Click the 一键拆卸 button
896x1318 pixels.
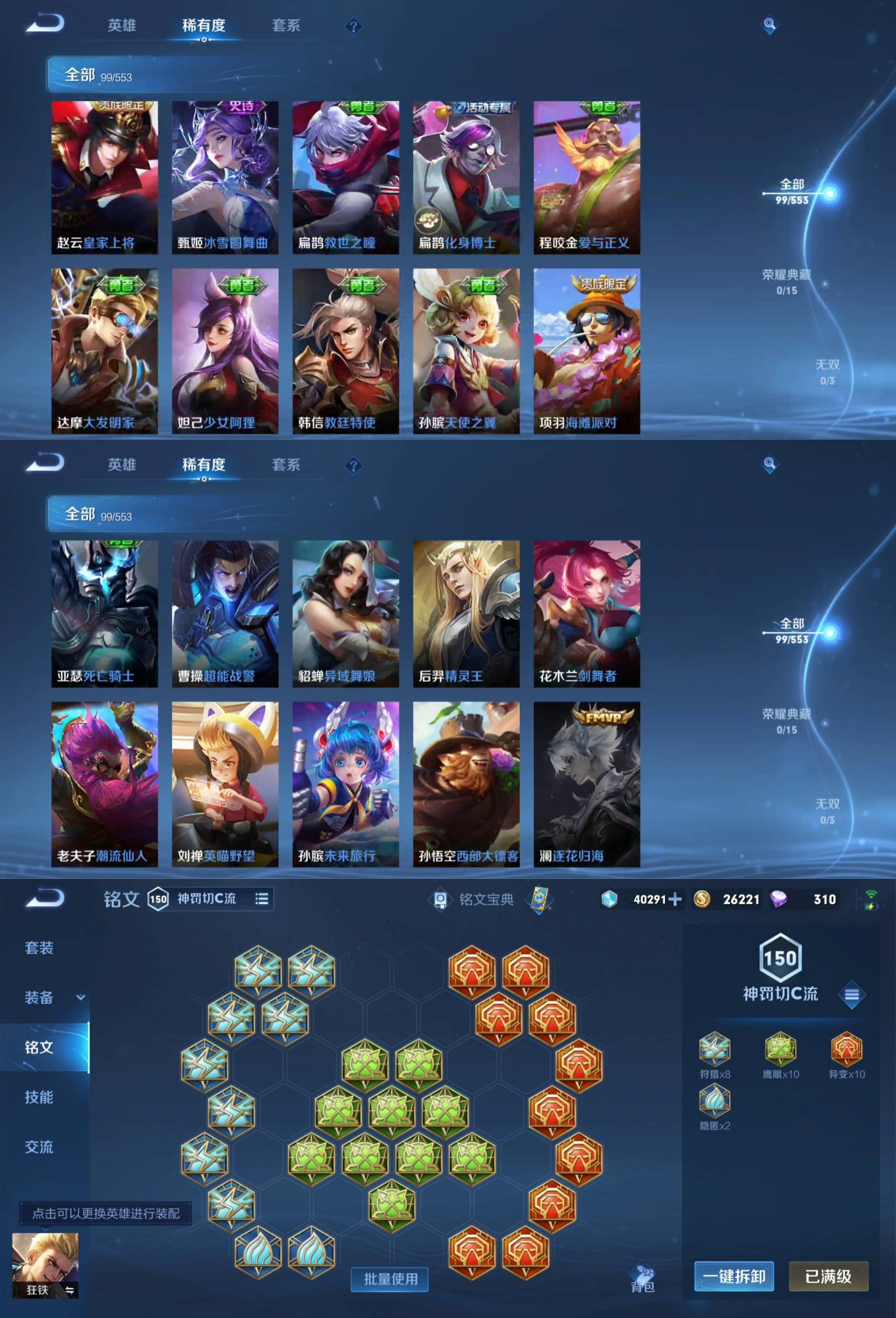tap(734, 1276)
